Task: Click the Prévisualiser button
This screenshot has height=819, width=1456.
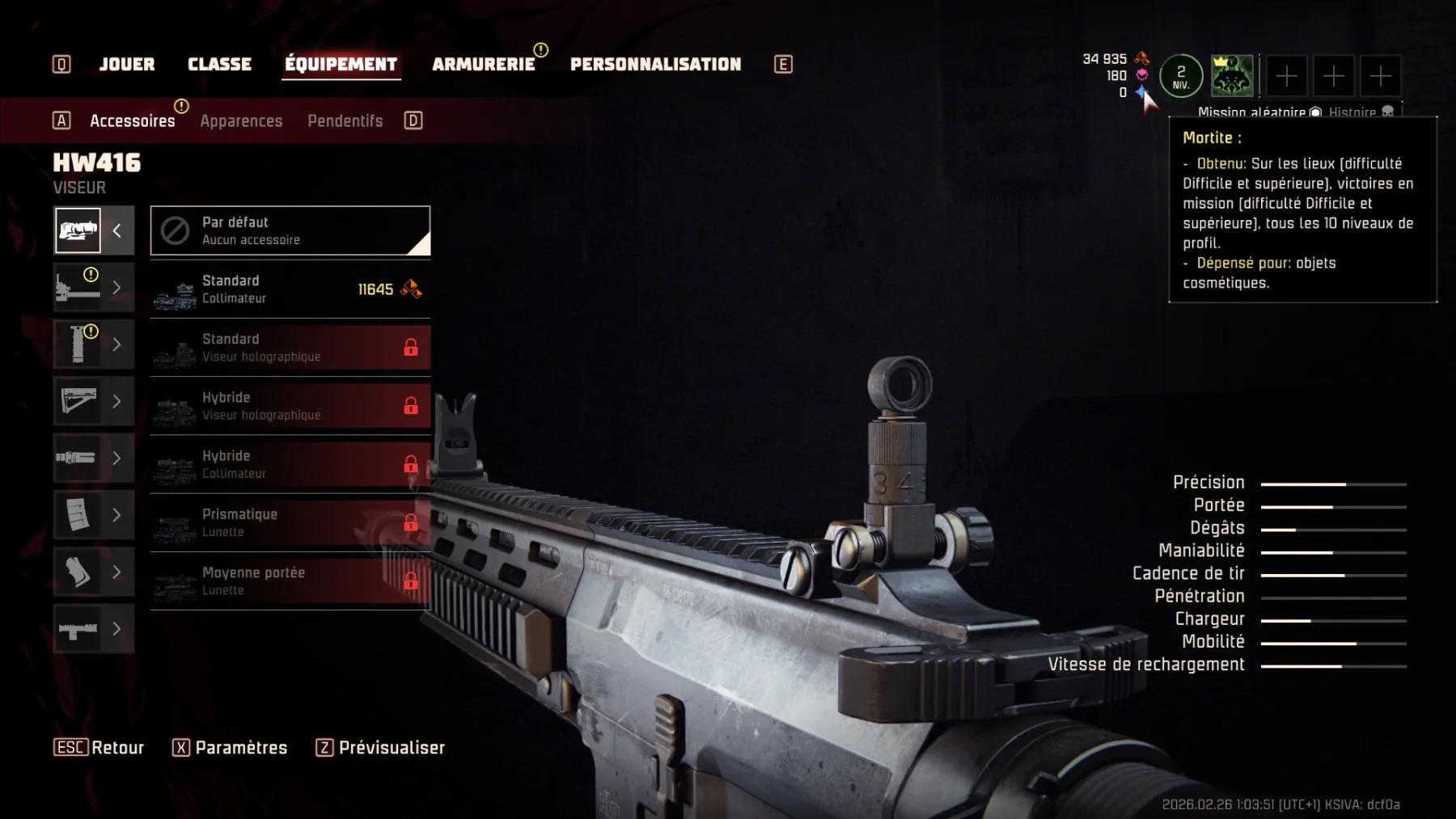Action: pyautogui.click(x=381, y=748)
